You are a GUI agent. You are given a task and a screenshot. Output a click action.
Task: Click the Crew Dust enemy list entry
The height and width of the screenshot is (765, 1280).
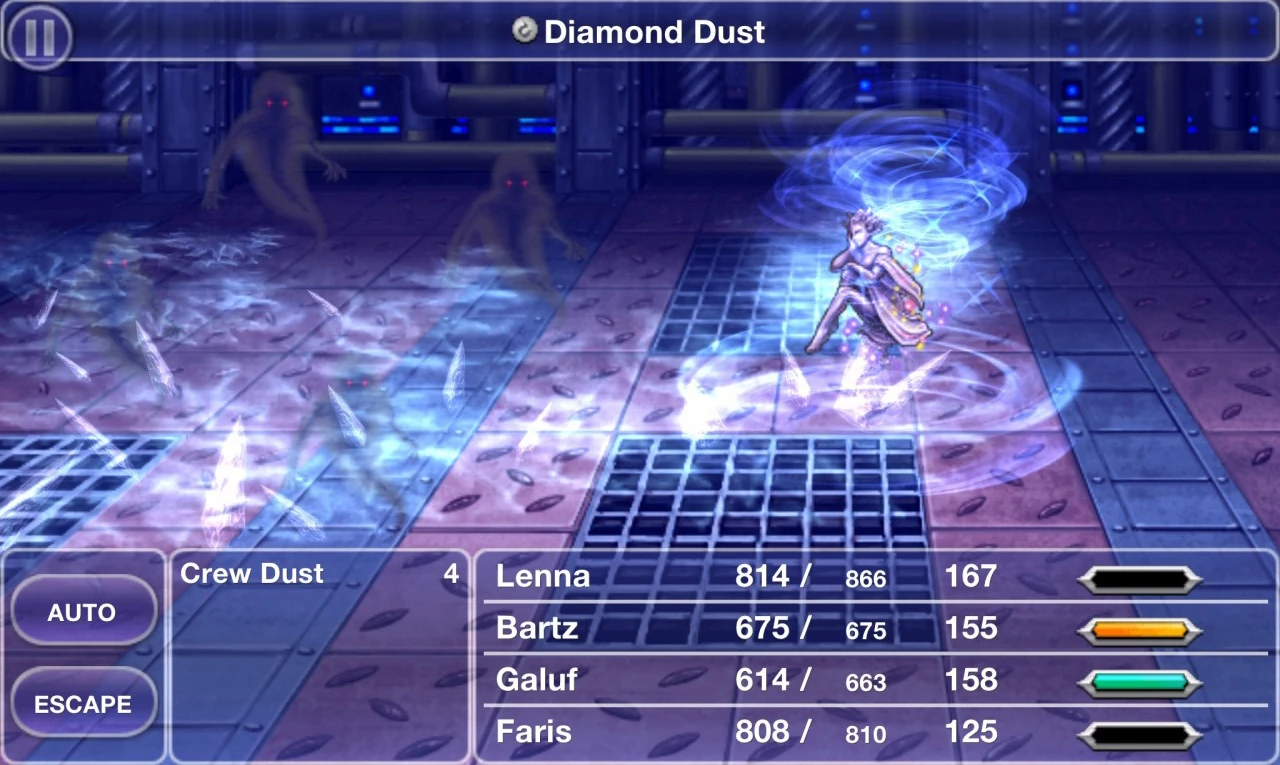(250, 574)
